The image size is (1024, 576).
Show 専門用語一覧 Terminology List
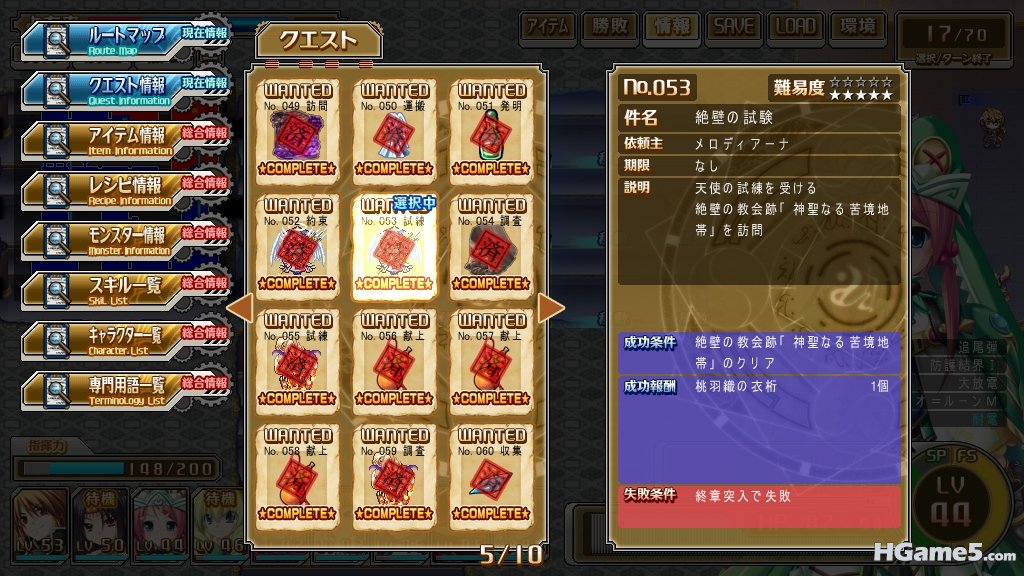(125, 389)
